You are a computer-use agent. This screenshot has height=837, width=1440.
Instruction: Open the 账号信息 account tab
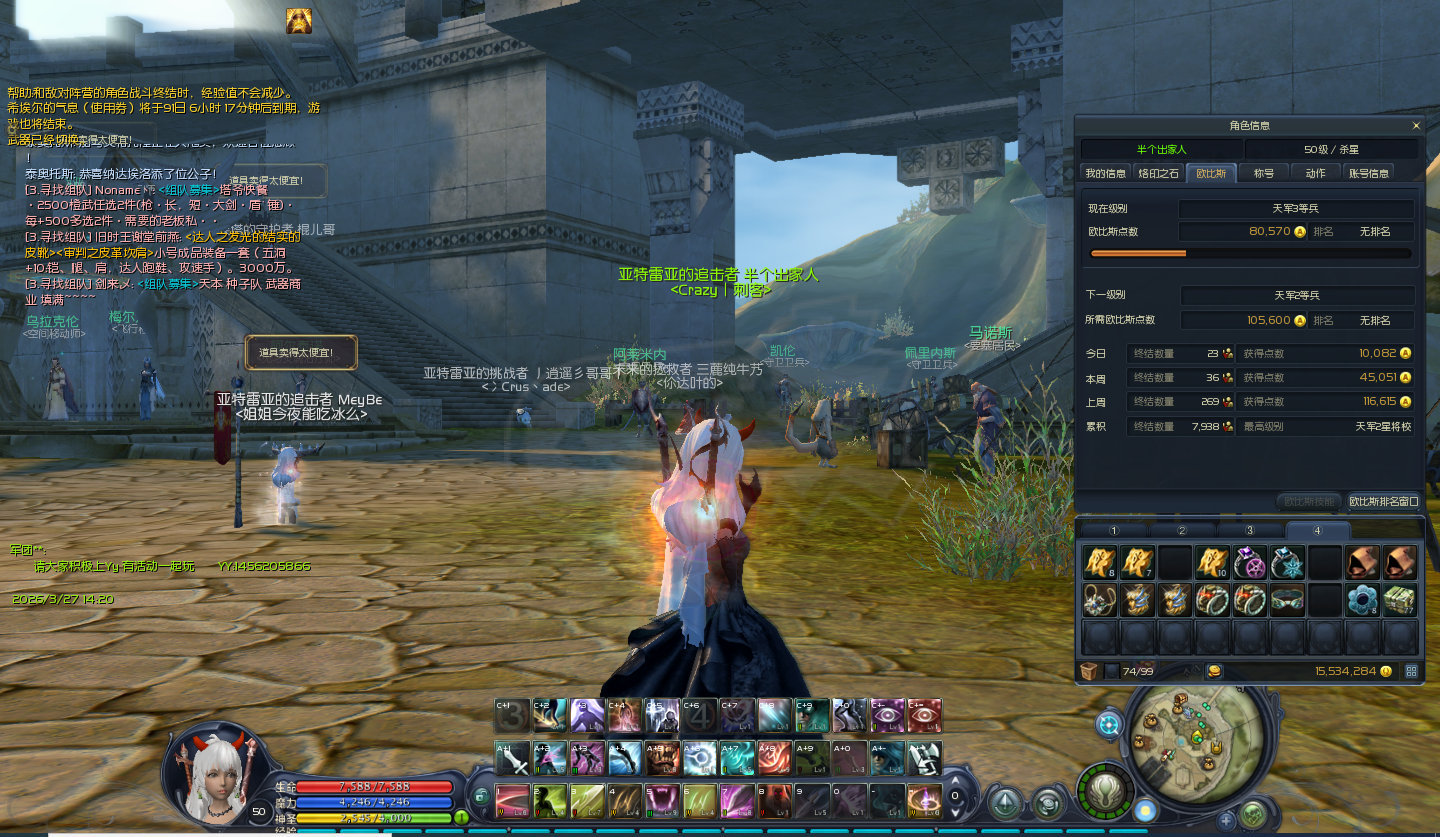[1368, 173]
